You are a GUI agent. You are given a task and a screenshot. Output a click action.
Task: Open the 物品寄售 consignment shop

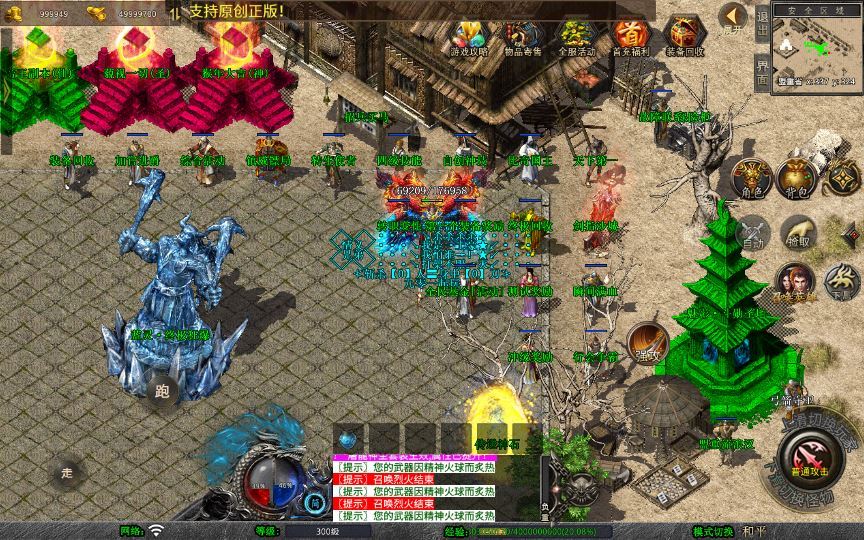[x=523, y=36]
